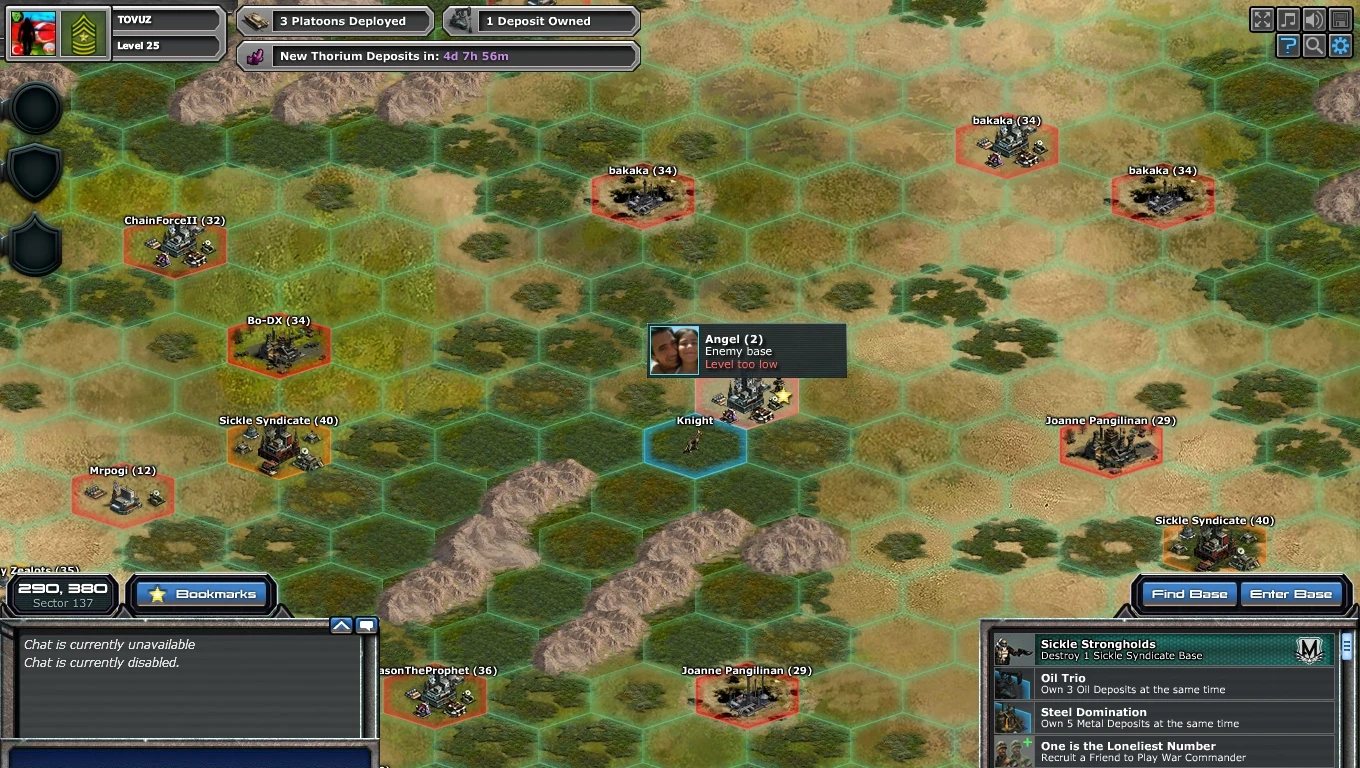1360x768 pixels.
Task: Click the save floppy disk icon
Action: click(1340, 19)
